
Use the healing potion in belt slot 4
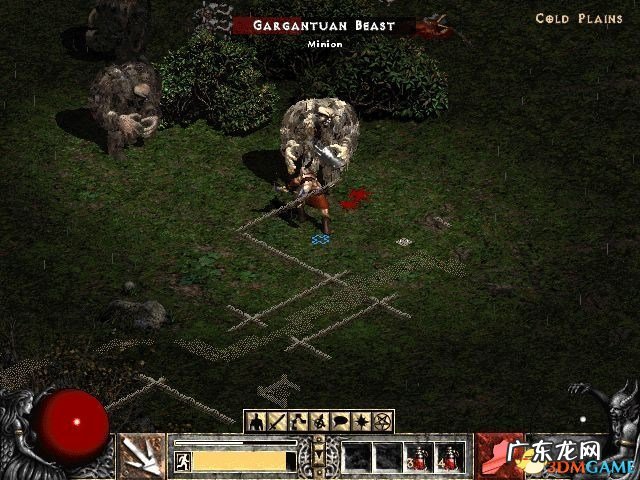click(x=449, y=456)
